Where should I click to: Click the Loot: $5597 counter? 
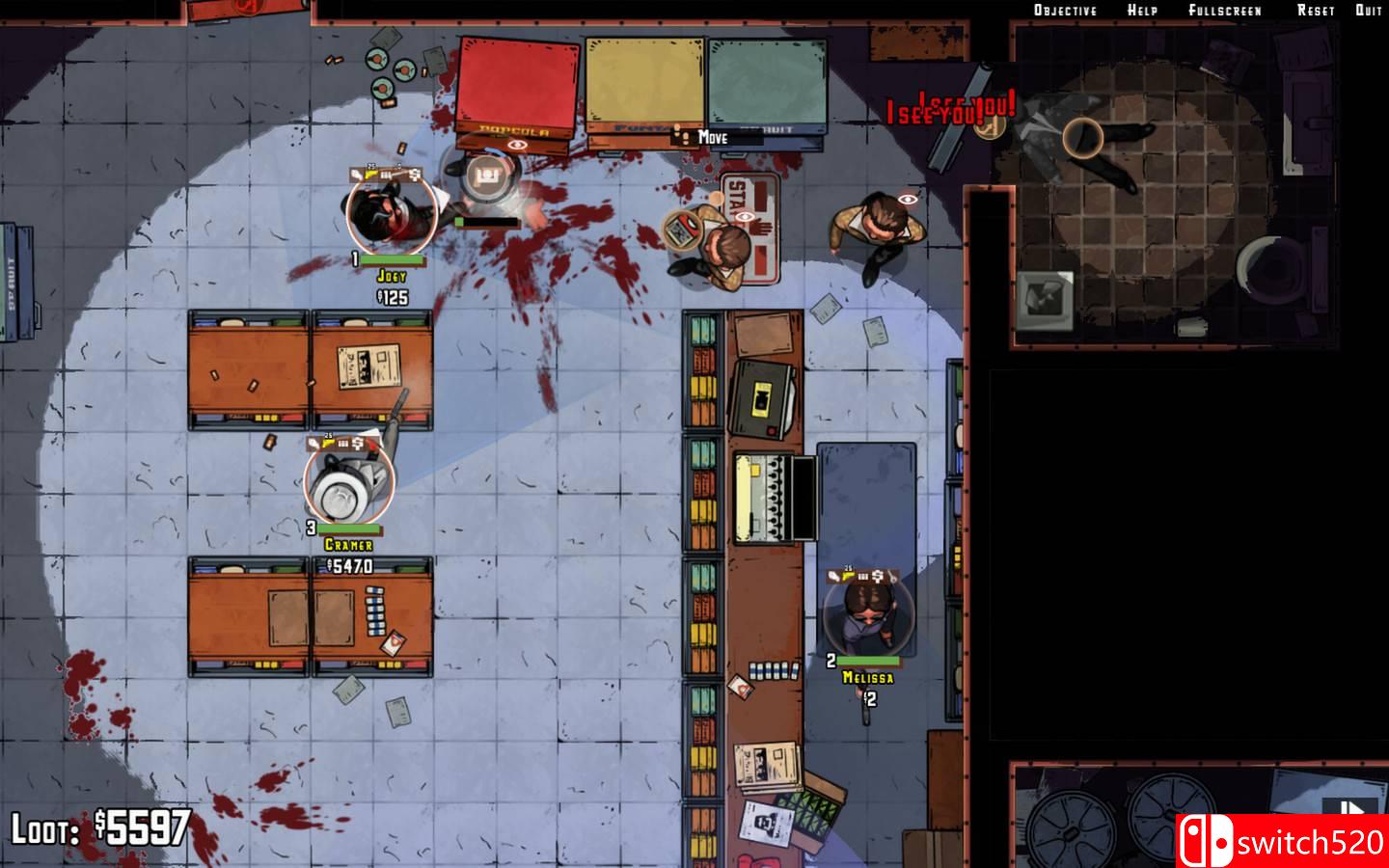coord(103,827)
